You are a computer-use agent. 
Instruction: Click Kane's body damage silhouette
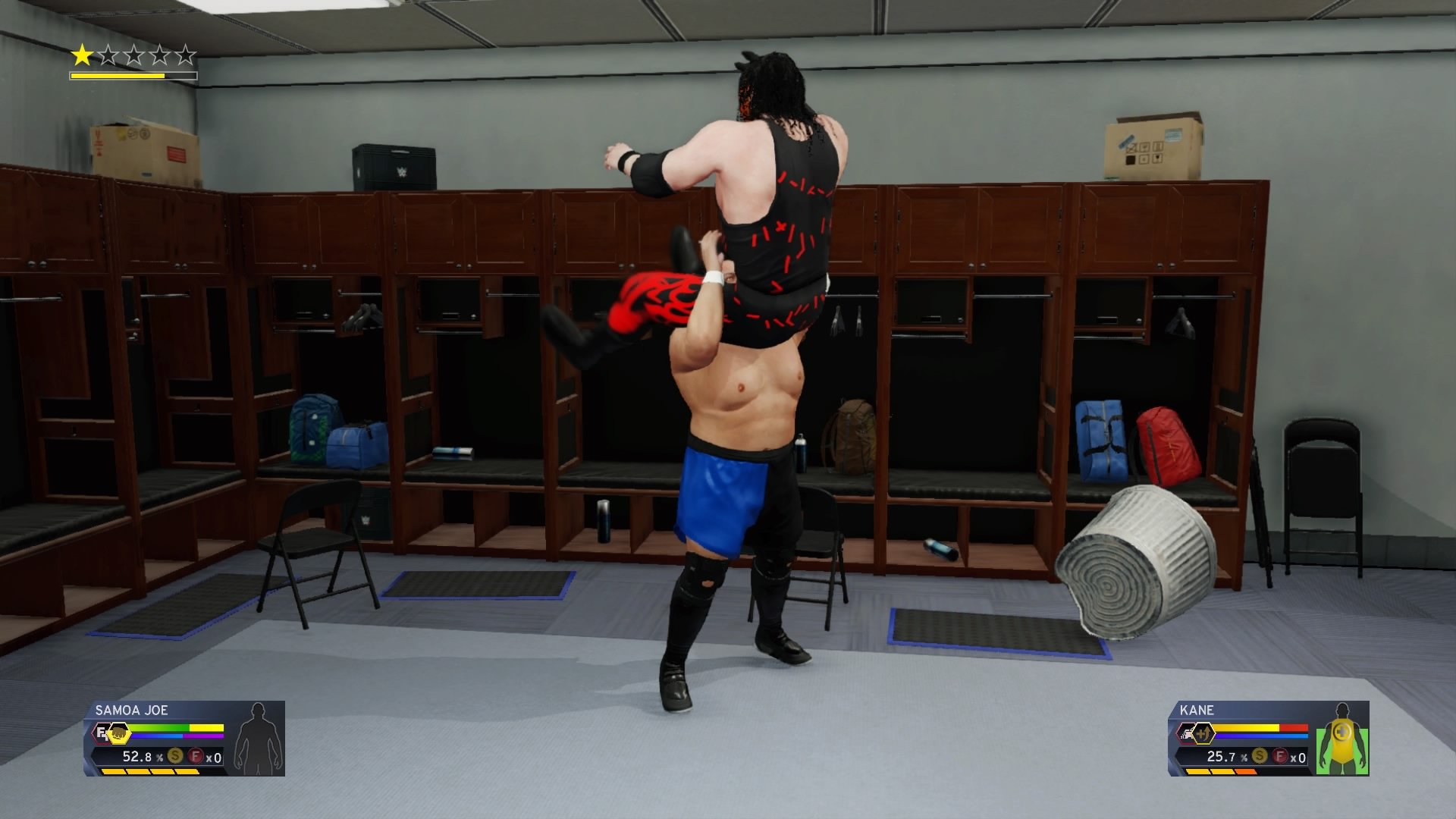1342,739
